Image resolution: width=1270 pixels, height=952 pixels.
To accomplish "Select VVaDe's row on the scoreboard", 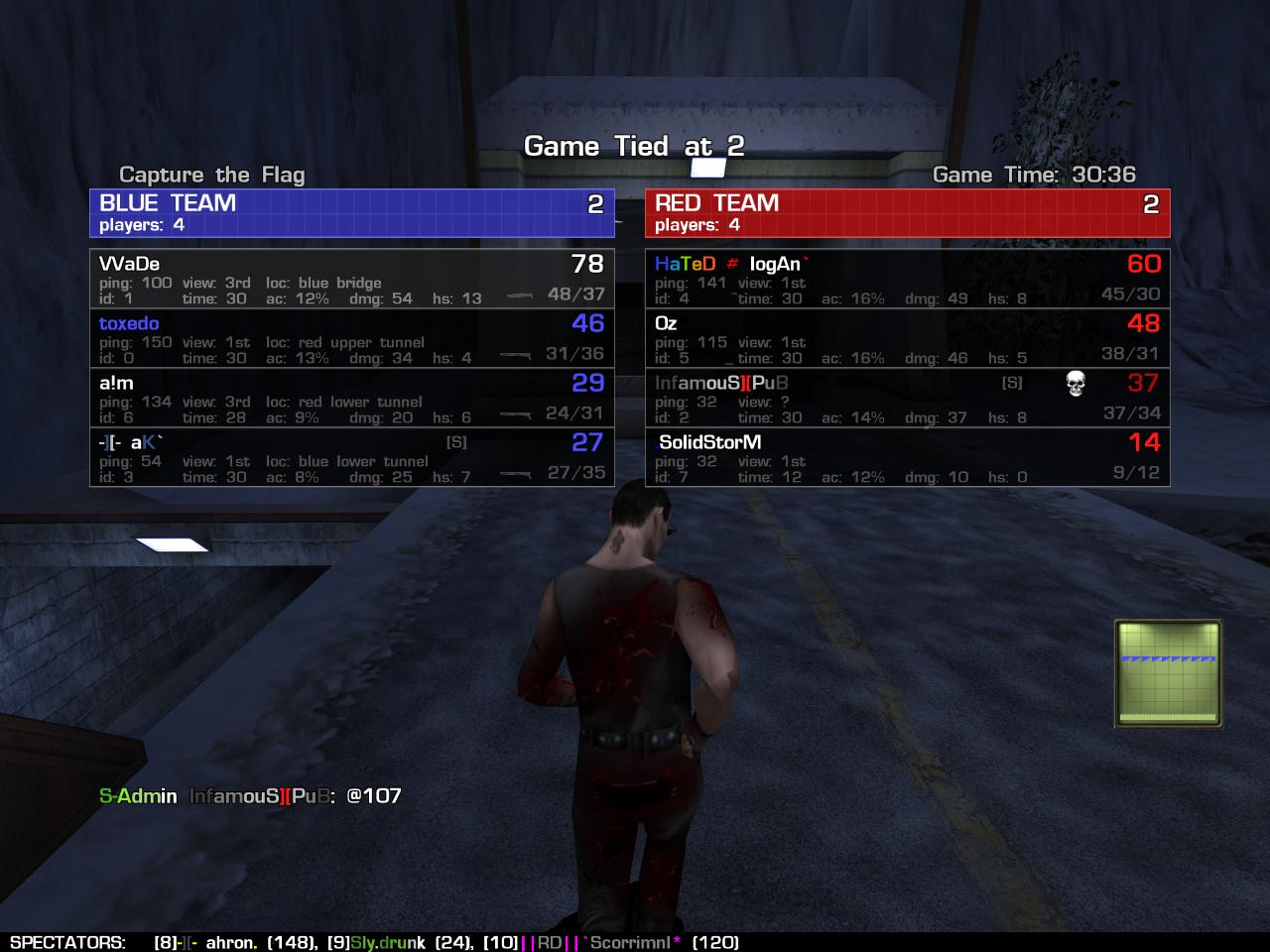I will pos(351,279).
